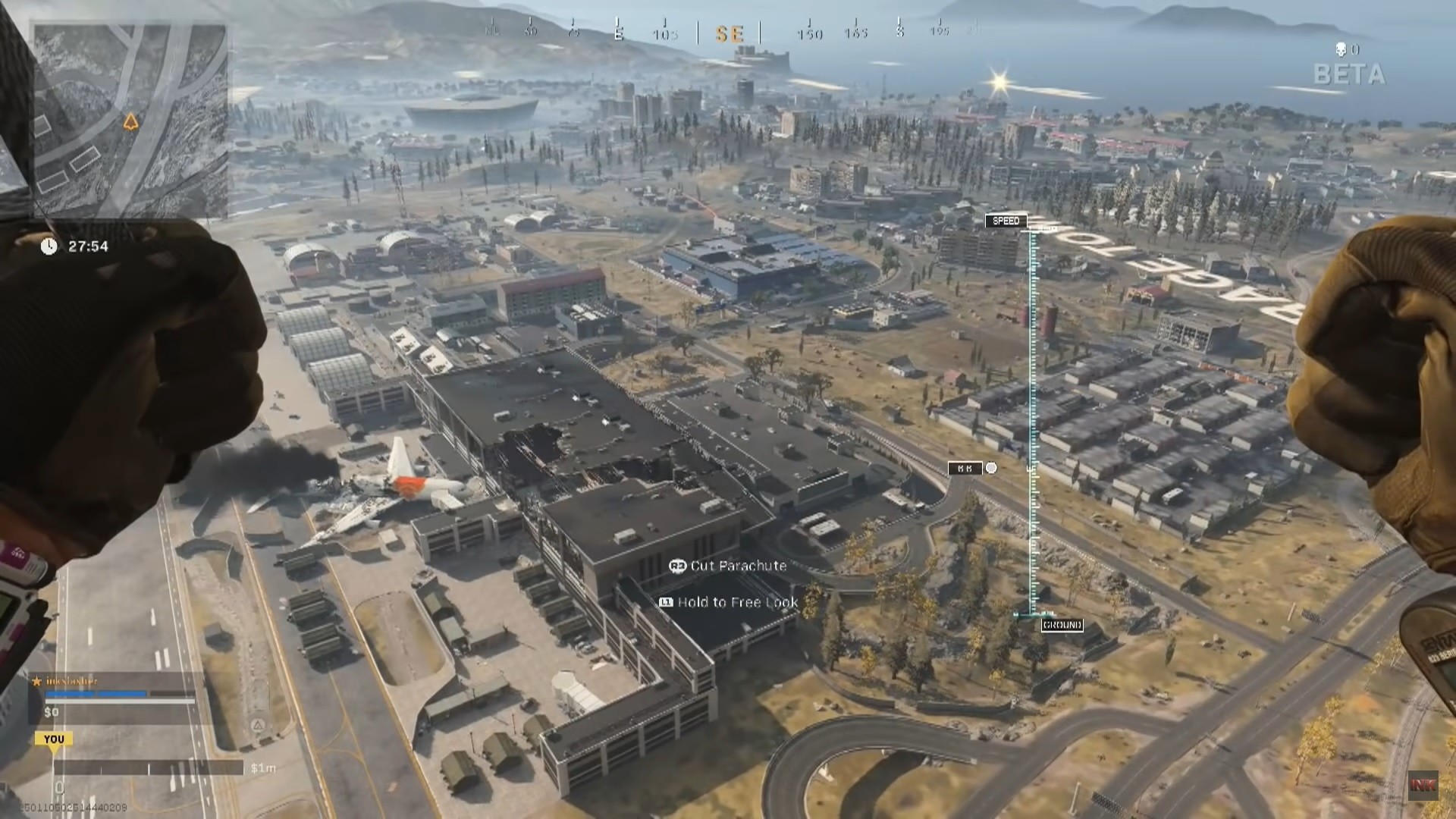Click the R3 button icon for Cut Parachute
The height and width of the screenshot is (819, 1456).
coord(677,566)
